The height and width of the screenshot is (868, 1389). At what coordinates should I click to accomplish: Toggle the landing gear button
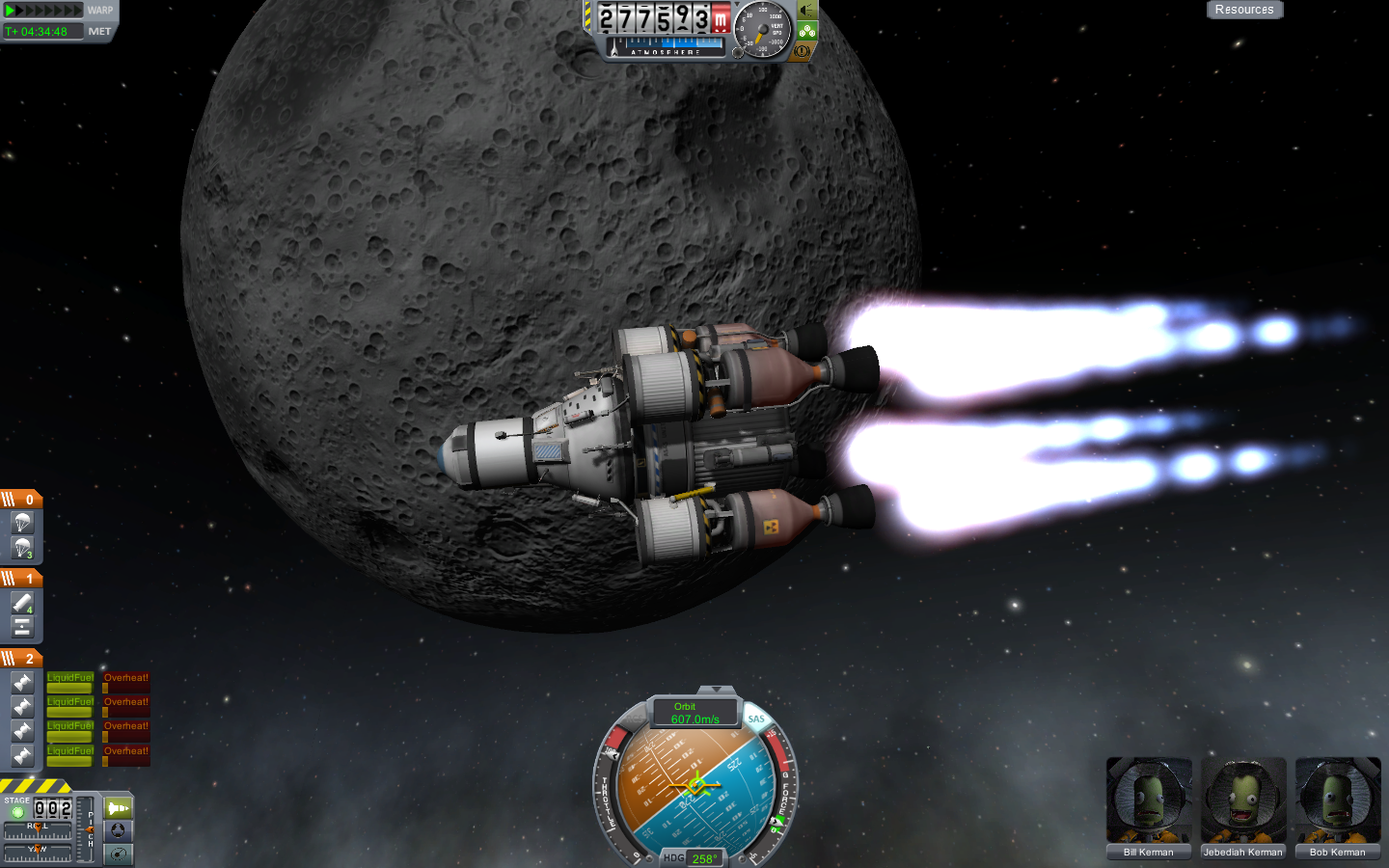pos(807,31)
